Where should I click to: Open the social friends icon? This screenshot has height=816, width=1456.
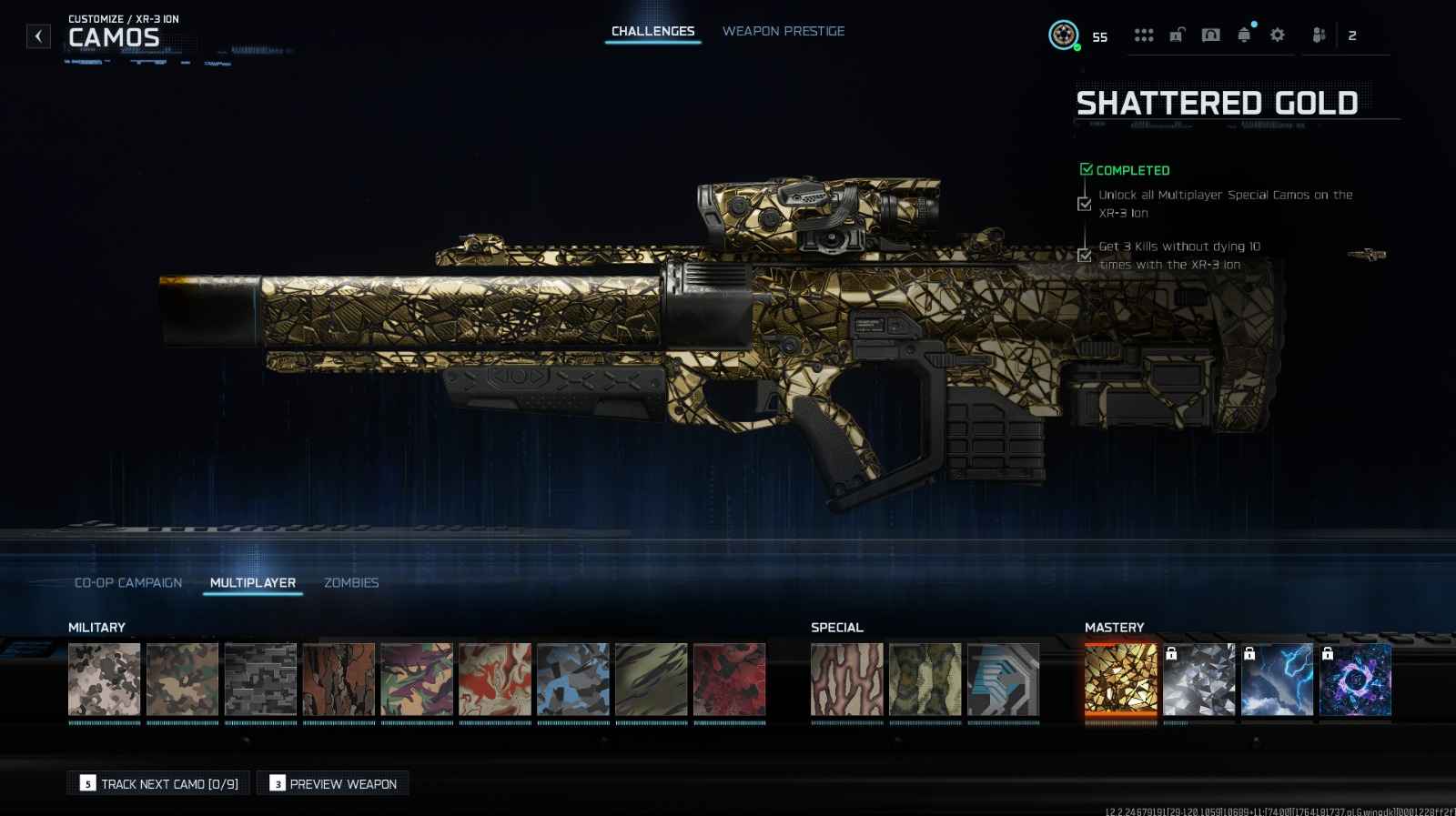tap(1319, 35)
